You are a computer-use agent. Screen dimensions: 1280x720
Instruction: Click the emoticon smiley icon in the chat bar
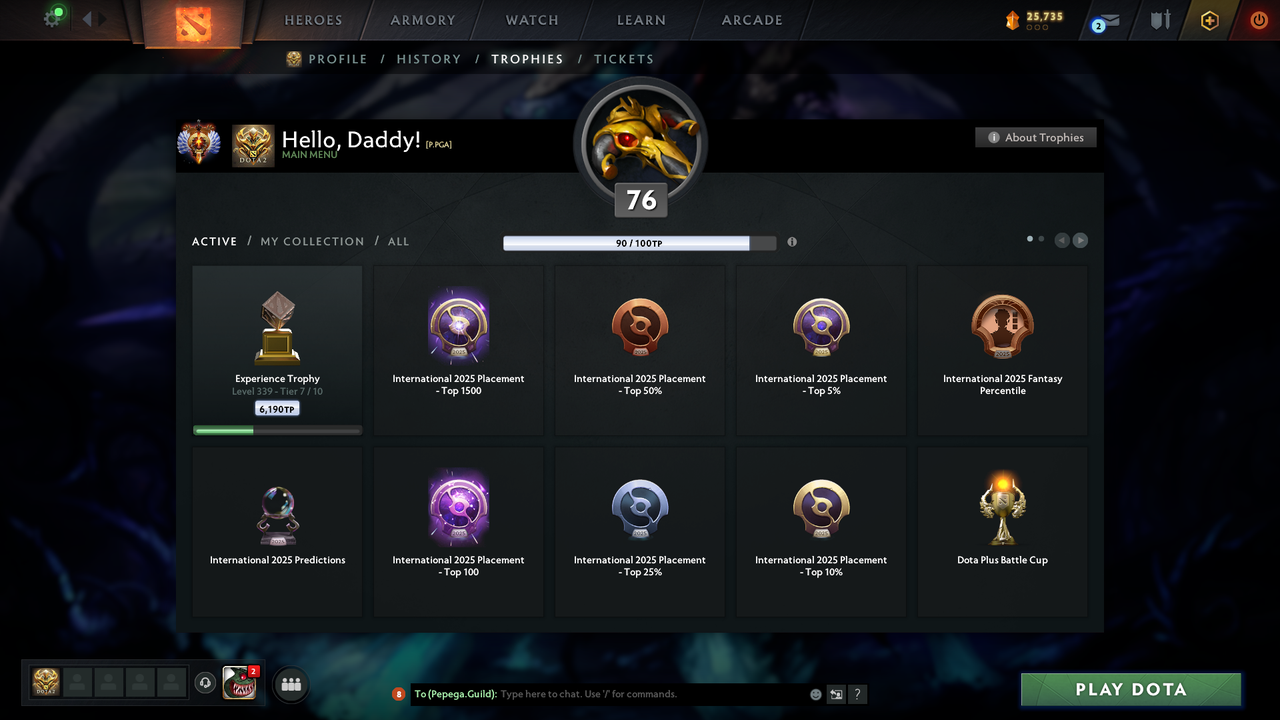[x=815, y=694]
